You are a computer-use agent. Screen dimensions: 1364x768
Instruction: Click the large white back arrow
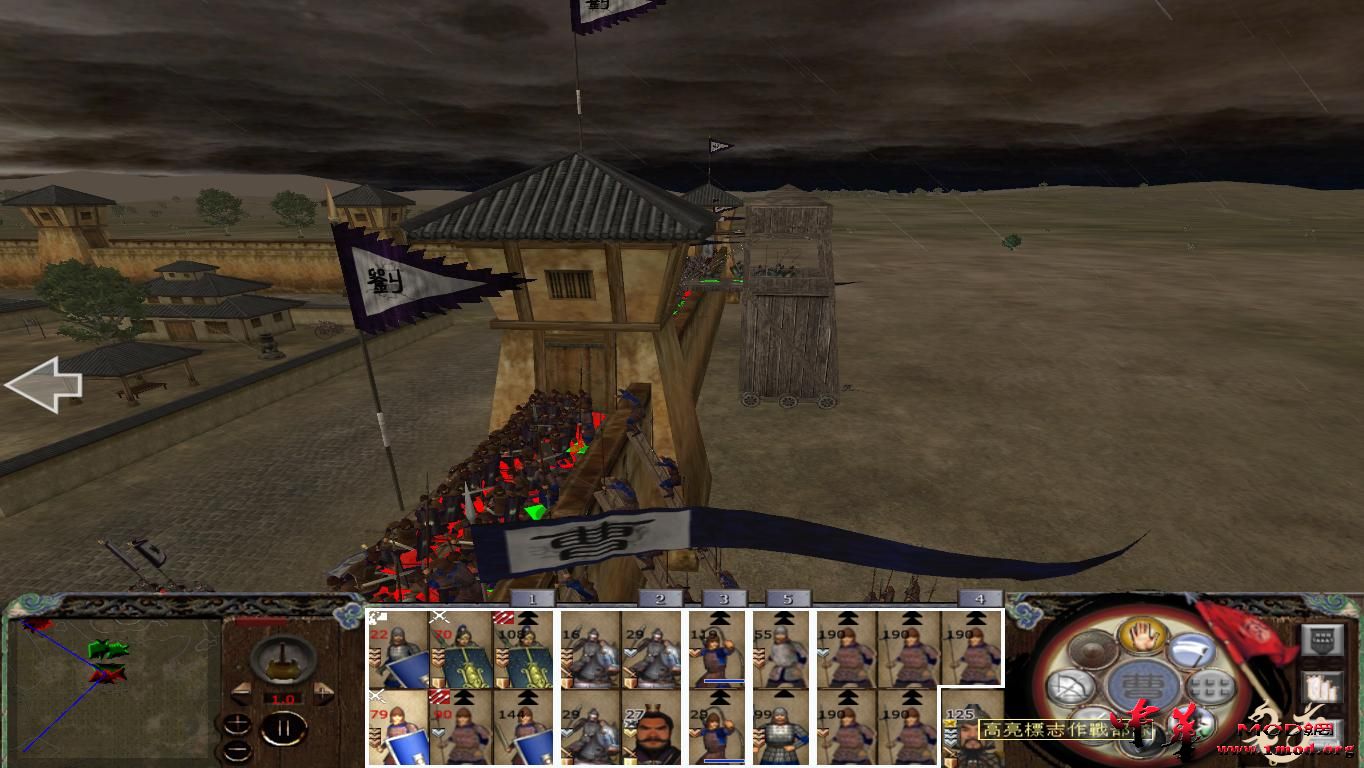click(x=45, y=383)
